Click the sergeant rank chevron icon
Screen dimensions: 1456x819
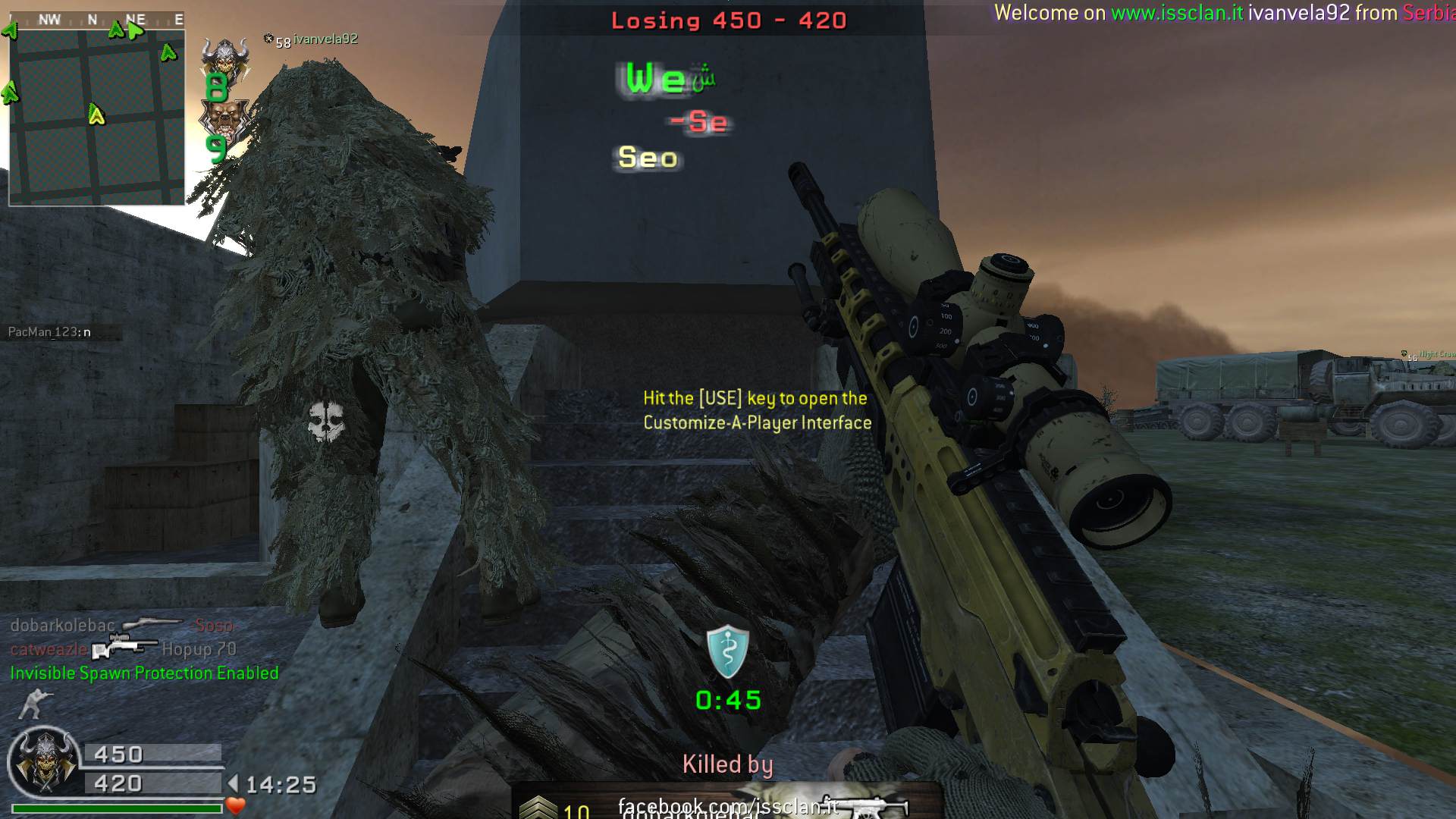(538, 808)
